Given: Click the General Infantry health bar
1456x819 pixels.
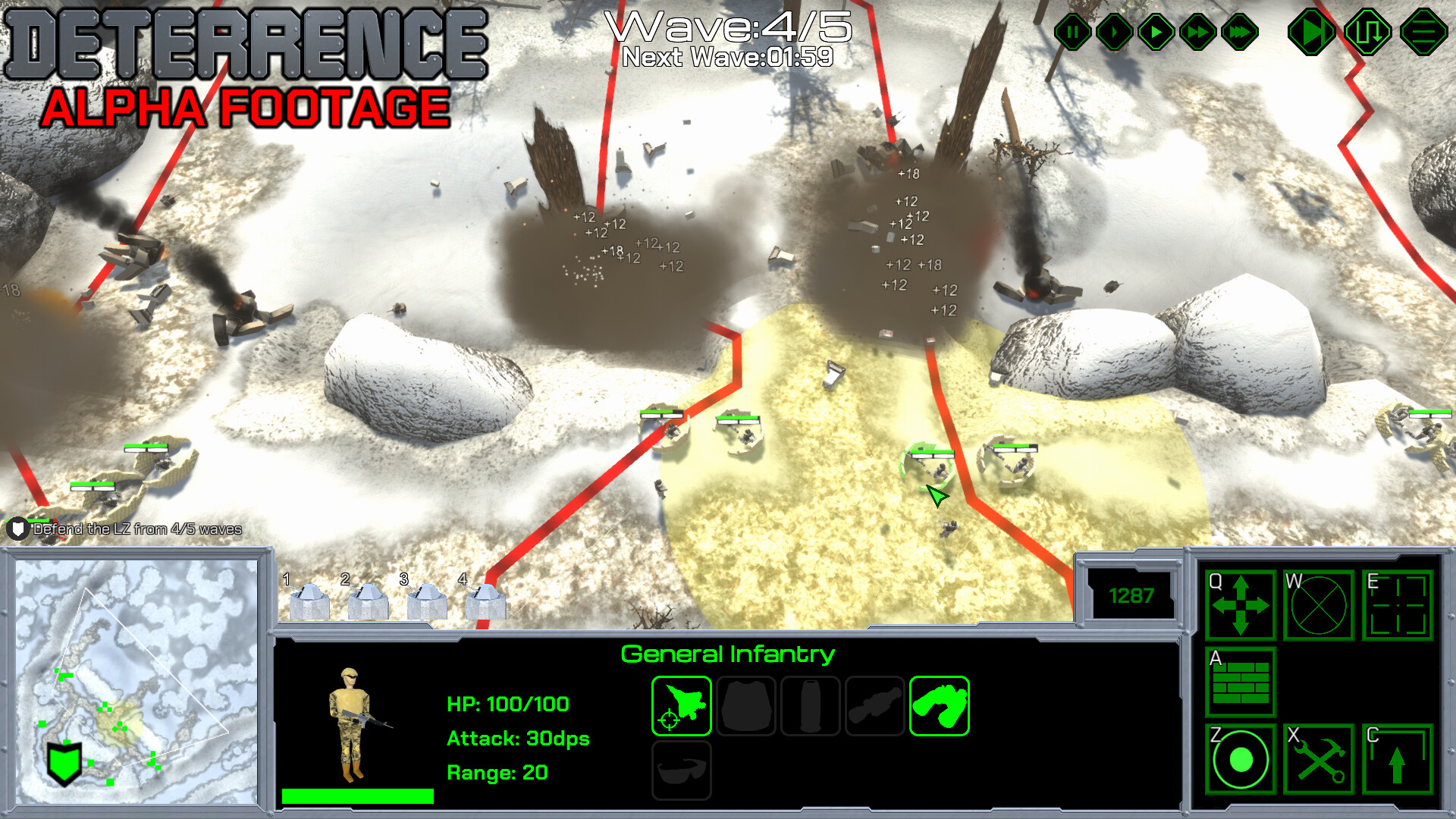Looking at the screenshot, I should tap(356, 796).
